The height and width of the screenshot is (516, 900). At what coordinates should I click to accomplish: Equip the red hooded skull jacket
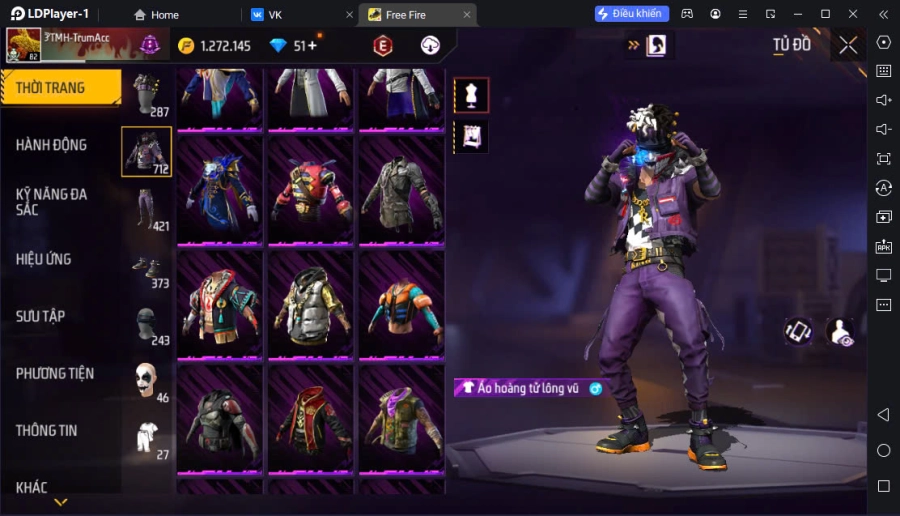[310, 418]
